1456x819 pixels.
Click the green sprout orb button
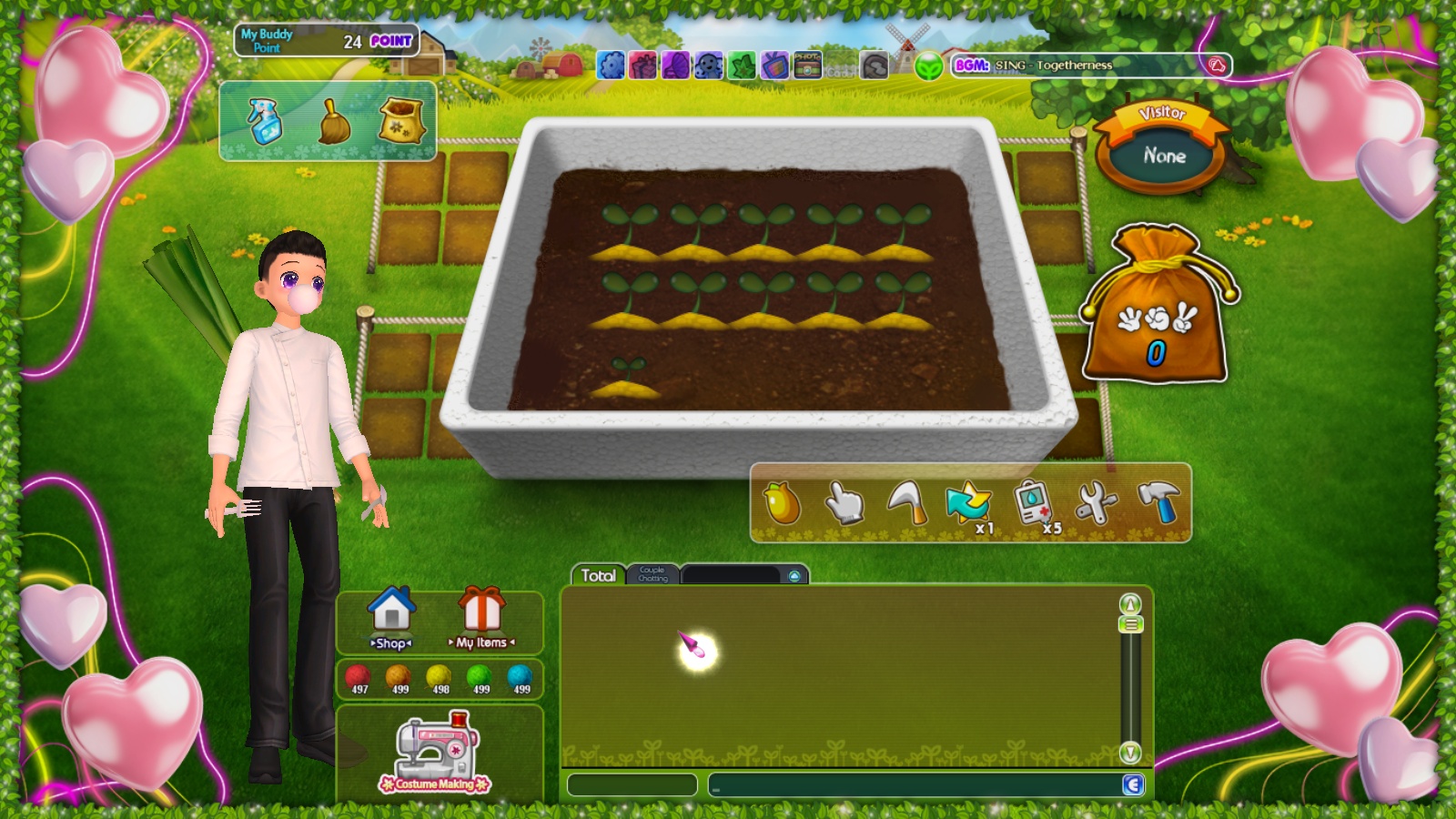(928, 66)
